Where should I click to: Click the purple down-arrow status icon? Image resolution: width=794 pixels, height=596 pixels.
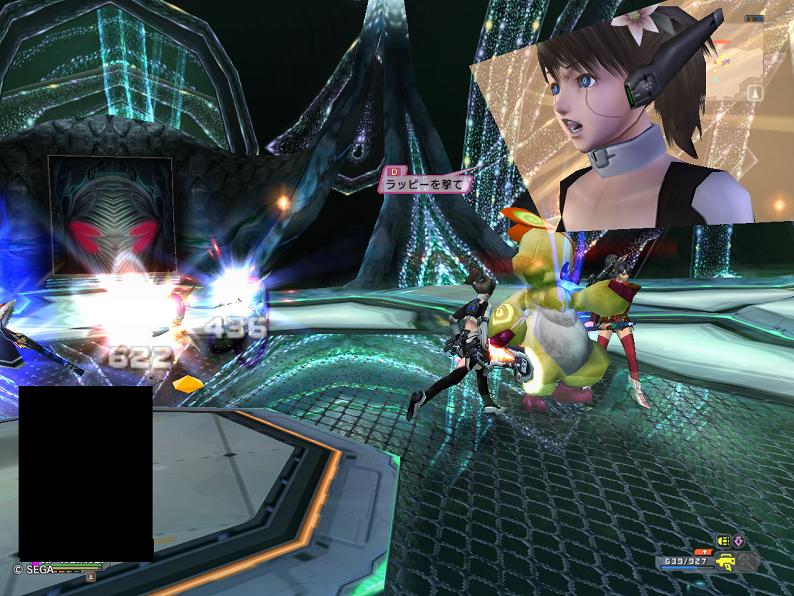tap(739, 541)
